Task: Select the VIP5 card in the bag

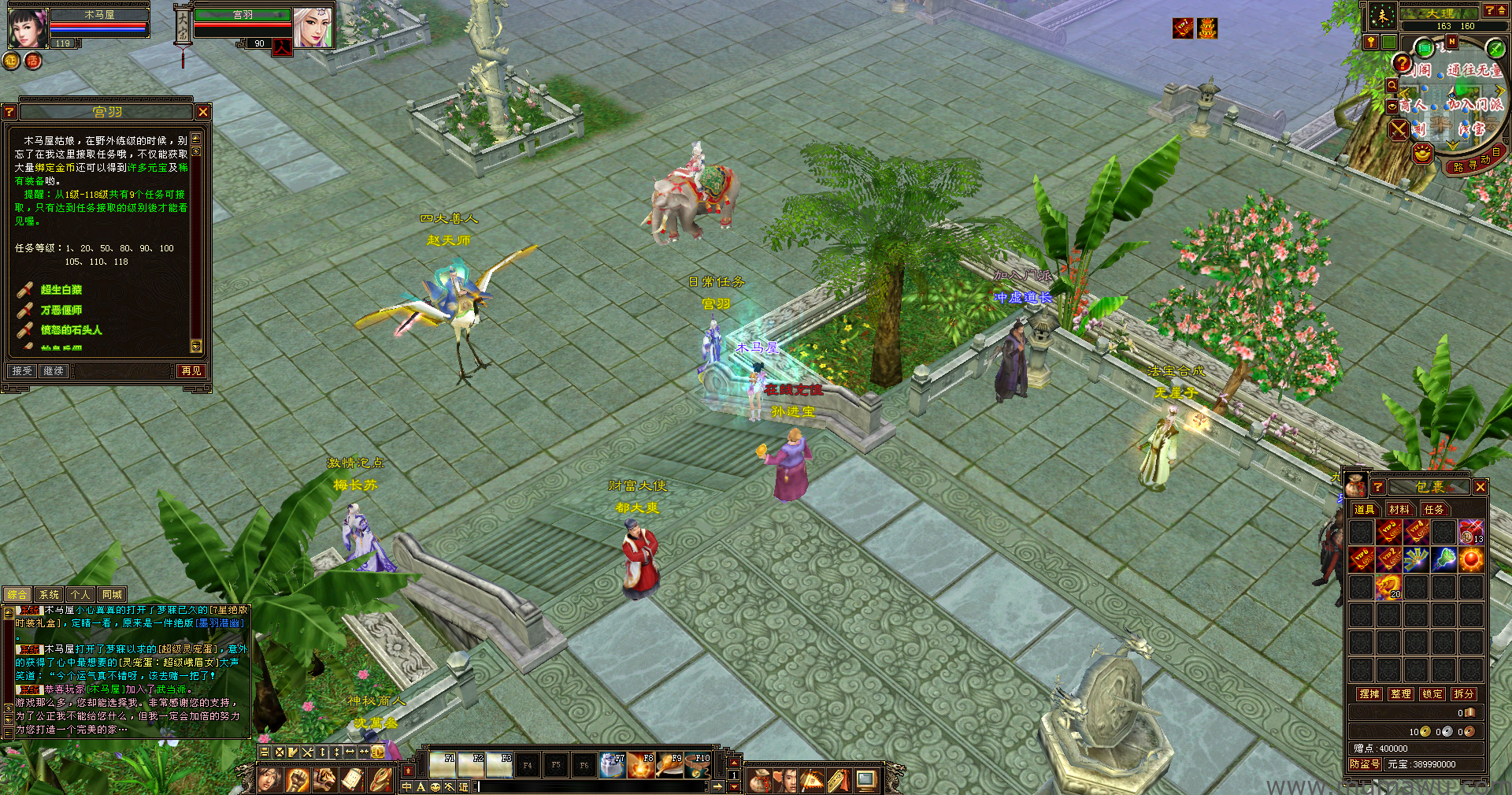Action: (1389, 532)
